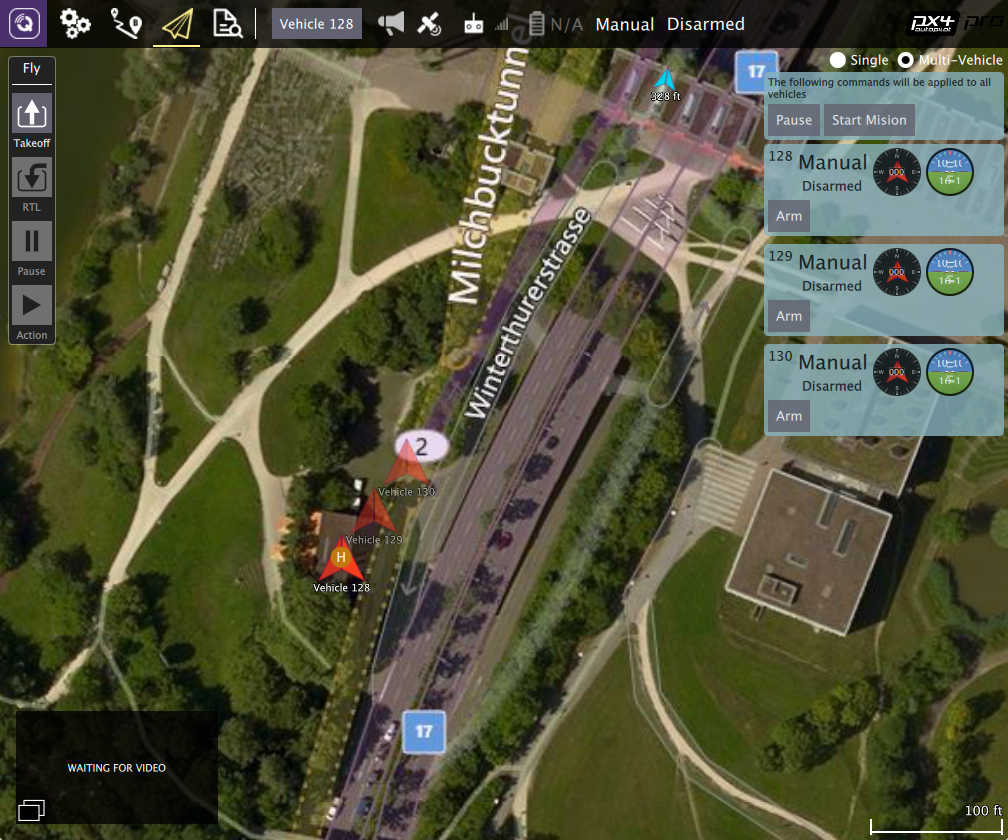The height and width of the screenshot is (840, 1008).
Task: Arm vehicle 128
Action: click(x=789, y=216)
